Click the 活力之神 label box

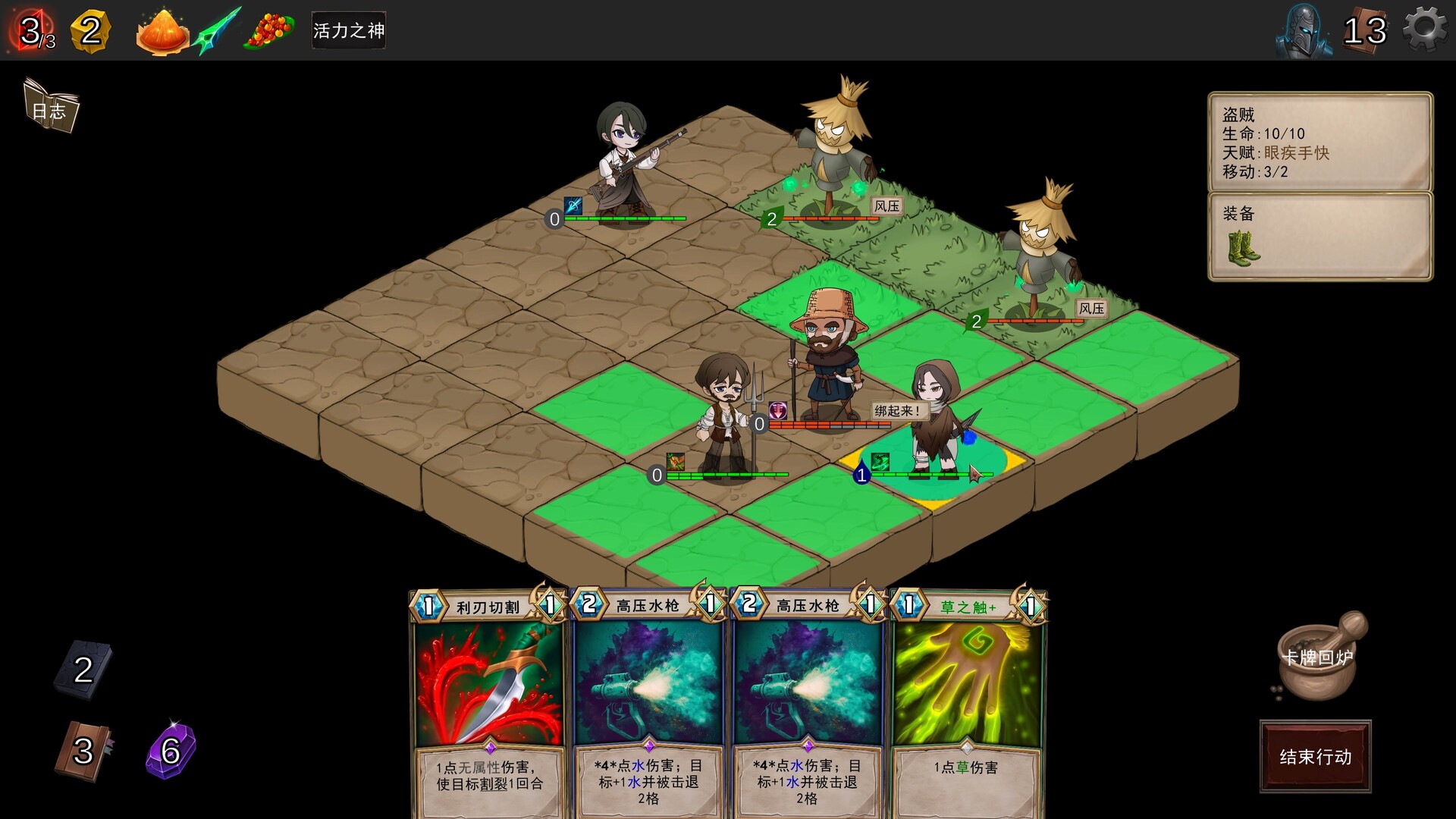coord(348,31)
